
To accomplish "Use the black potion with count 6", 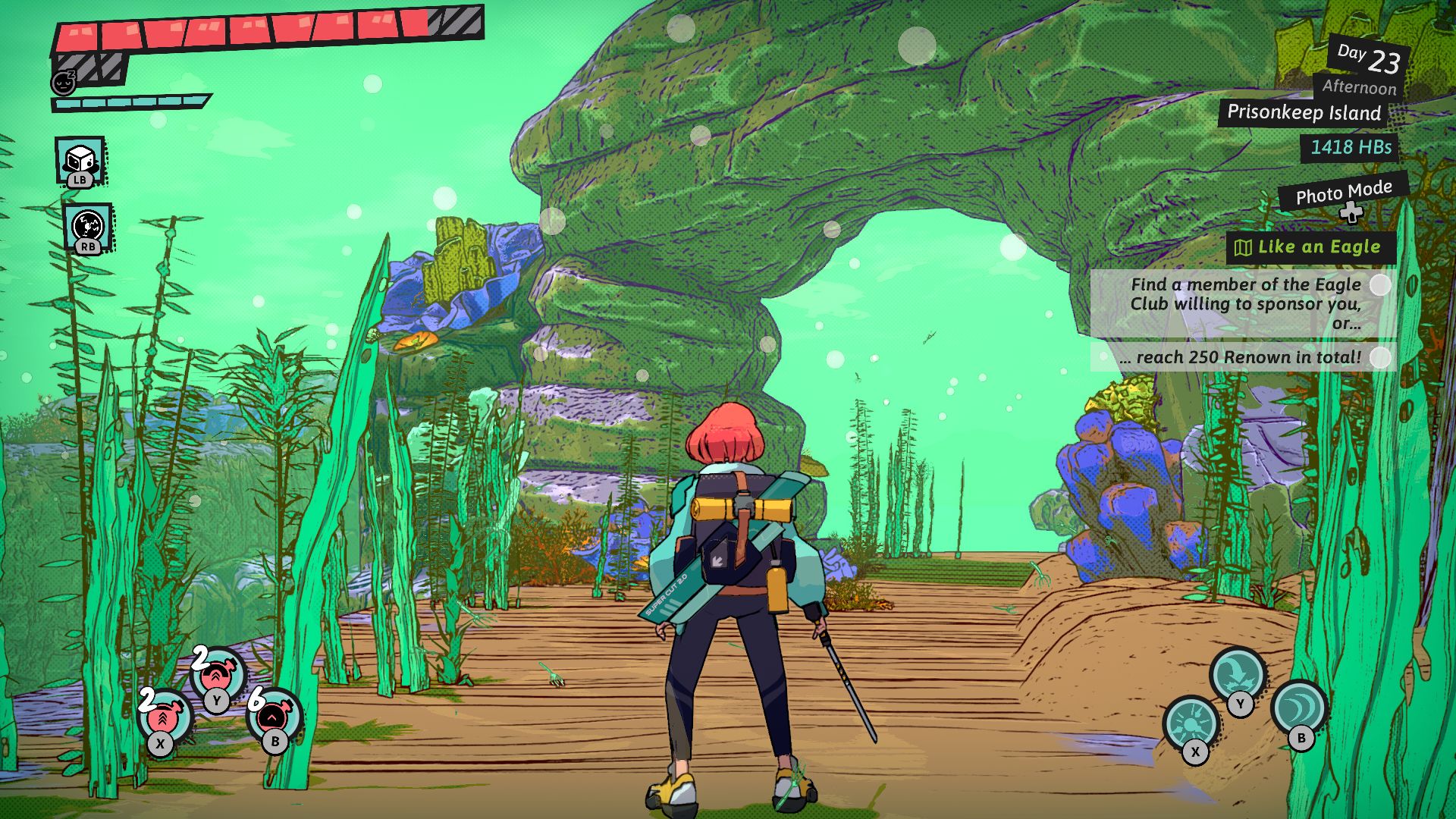I will click(x=274, y=717).
